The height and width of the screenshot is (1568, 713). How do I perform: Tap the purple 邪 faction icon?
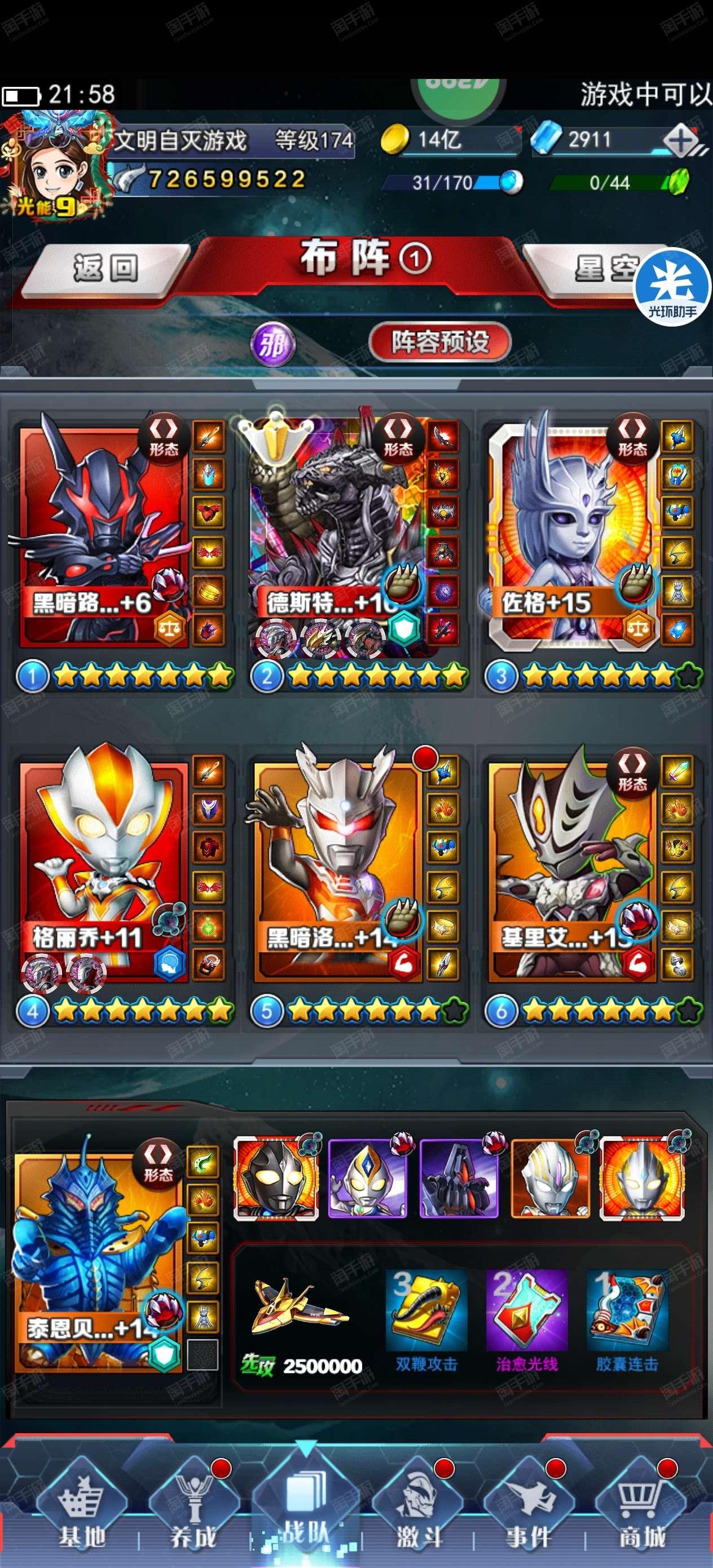click(x=273, y=345)
